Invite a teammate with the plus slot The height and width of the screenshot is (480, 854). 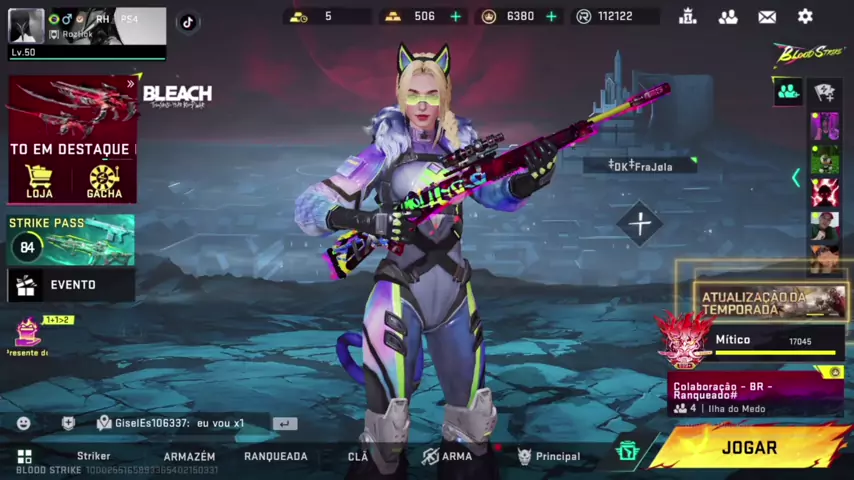tap(640, 223)
